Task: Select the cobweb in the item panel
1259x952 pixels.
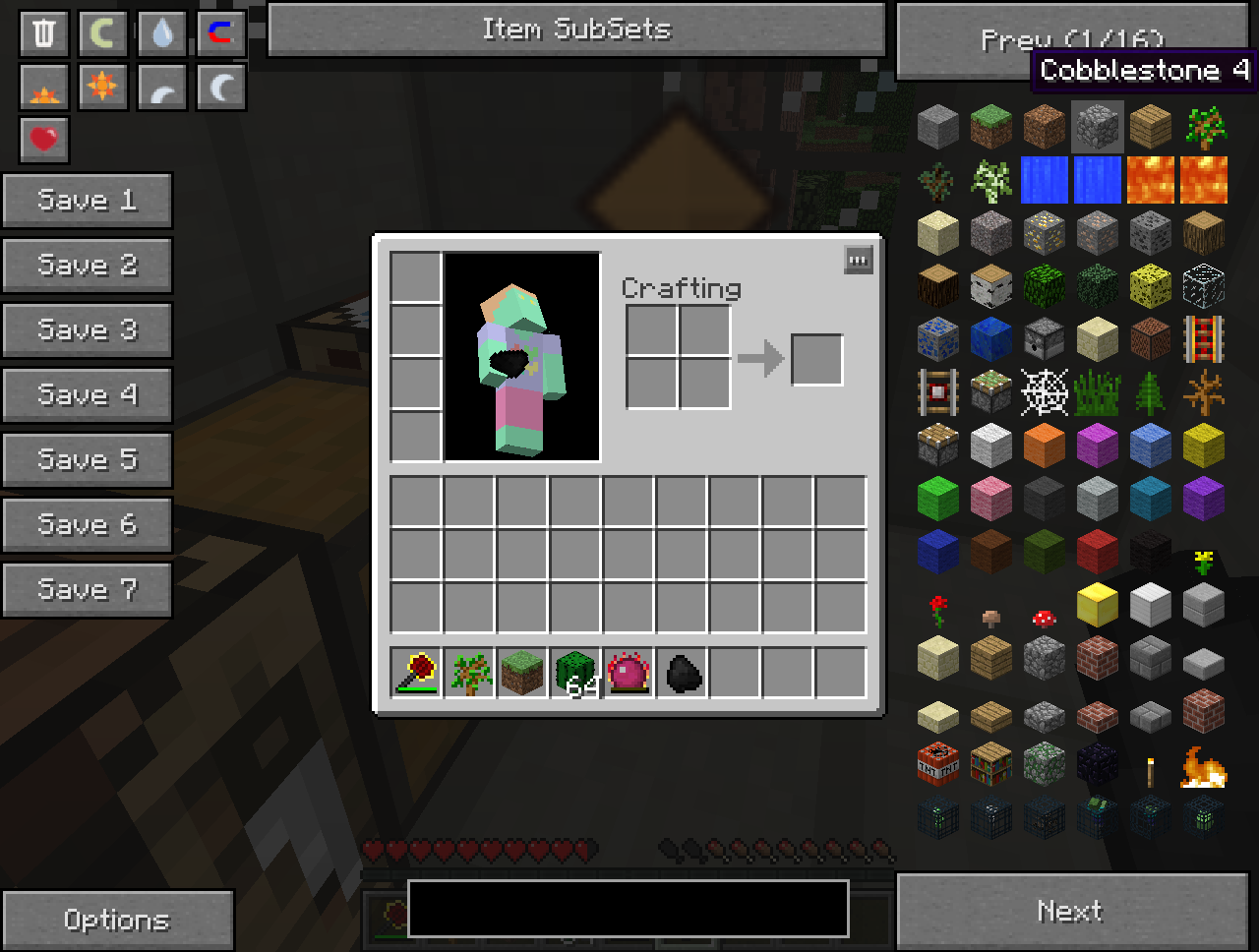Action: 1044,392
